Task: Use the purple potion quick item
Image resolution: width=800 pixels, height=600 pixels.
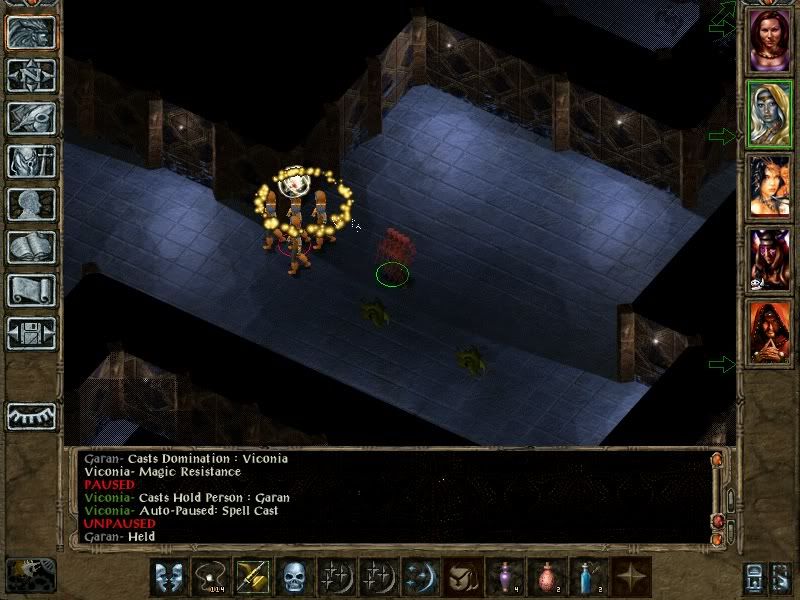Action: click(x=506, y=577)
